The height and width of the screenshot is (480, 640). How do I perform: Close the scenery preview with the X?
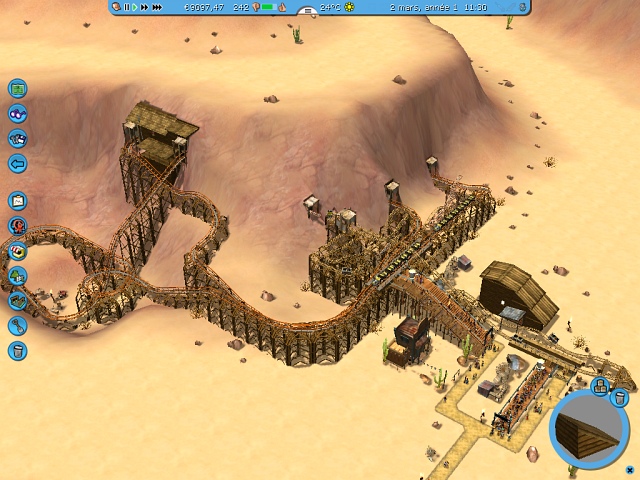pos(629,470)
